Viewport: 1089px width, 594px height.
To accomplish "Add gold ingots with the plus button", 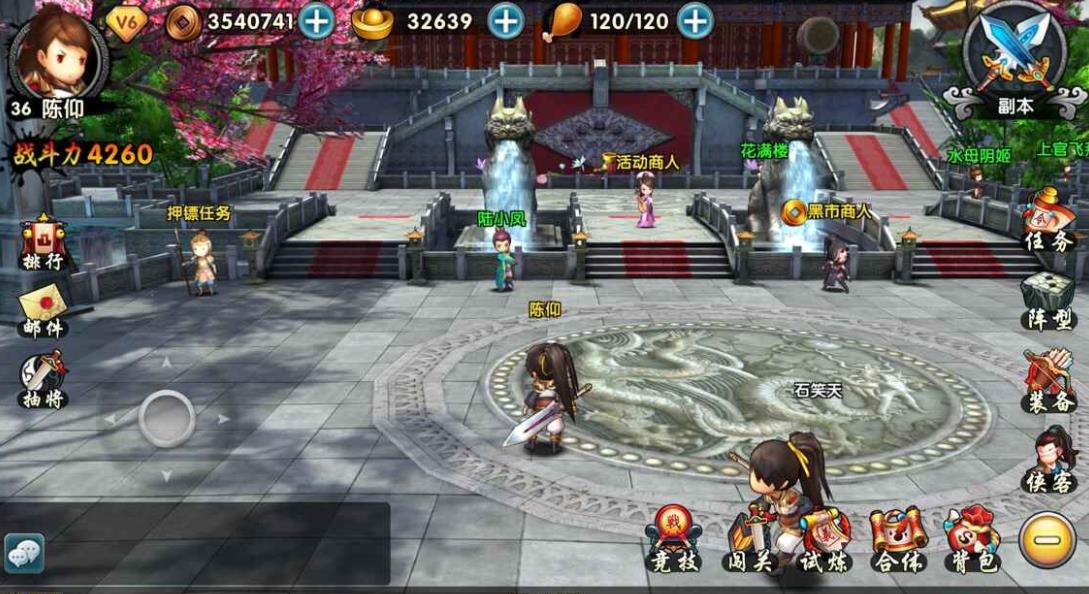I will click(506, 21).
